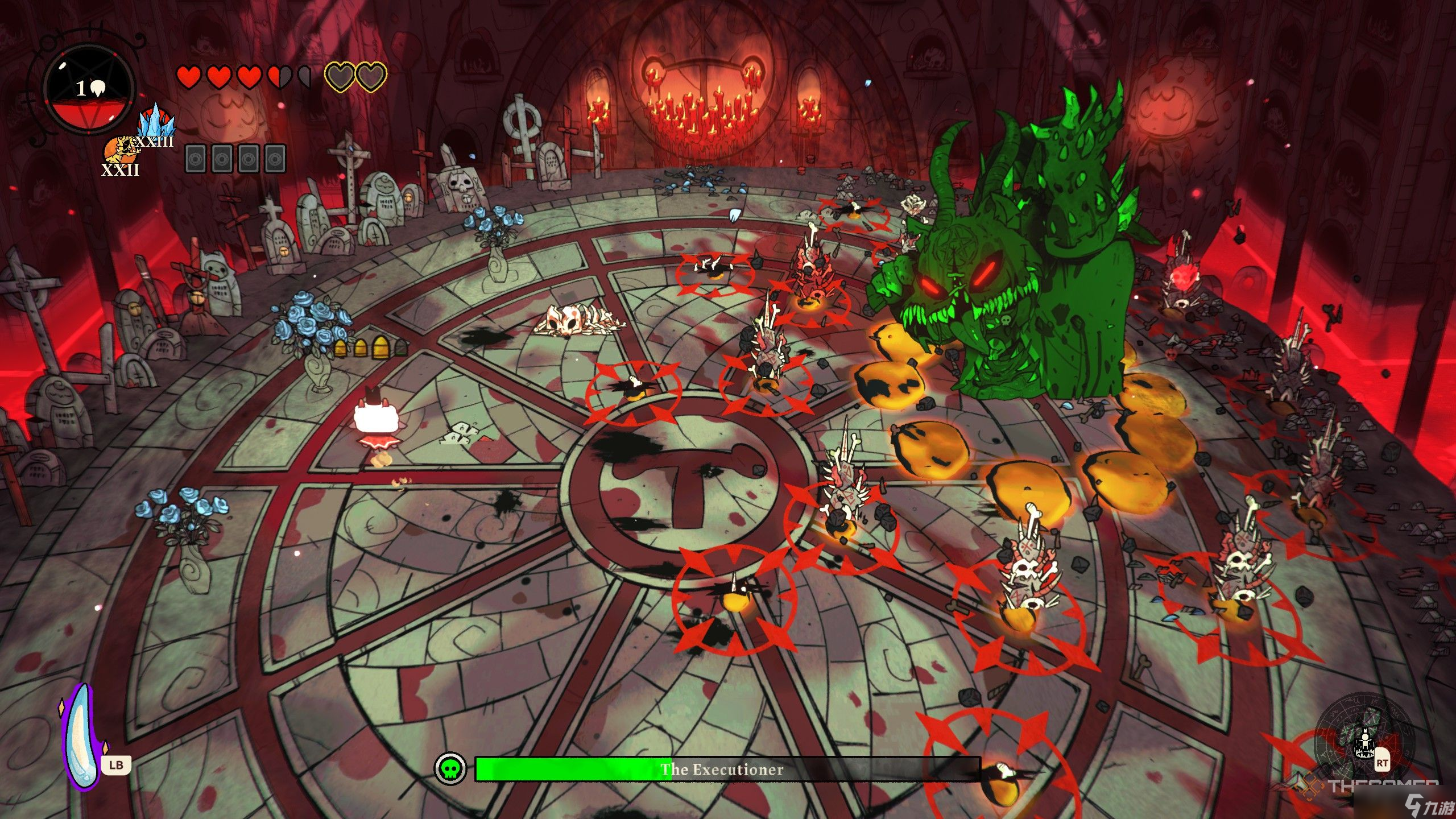Select the equipped blade weapon icon
This screenshot has height=819, width=1456.
pos(84,737)
